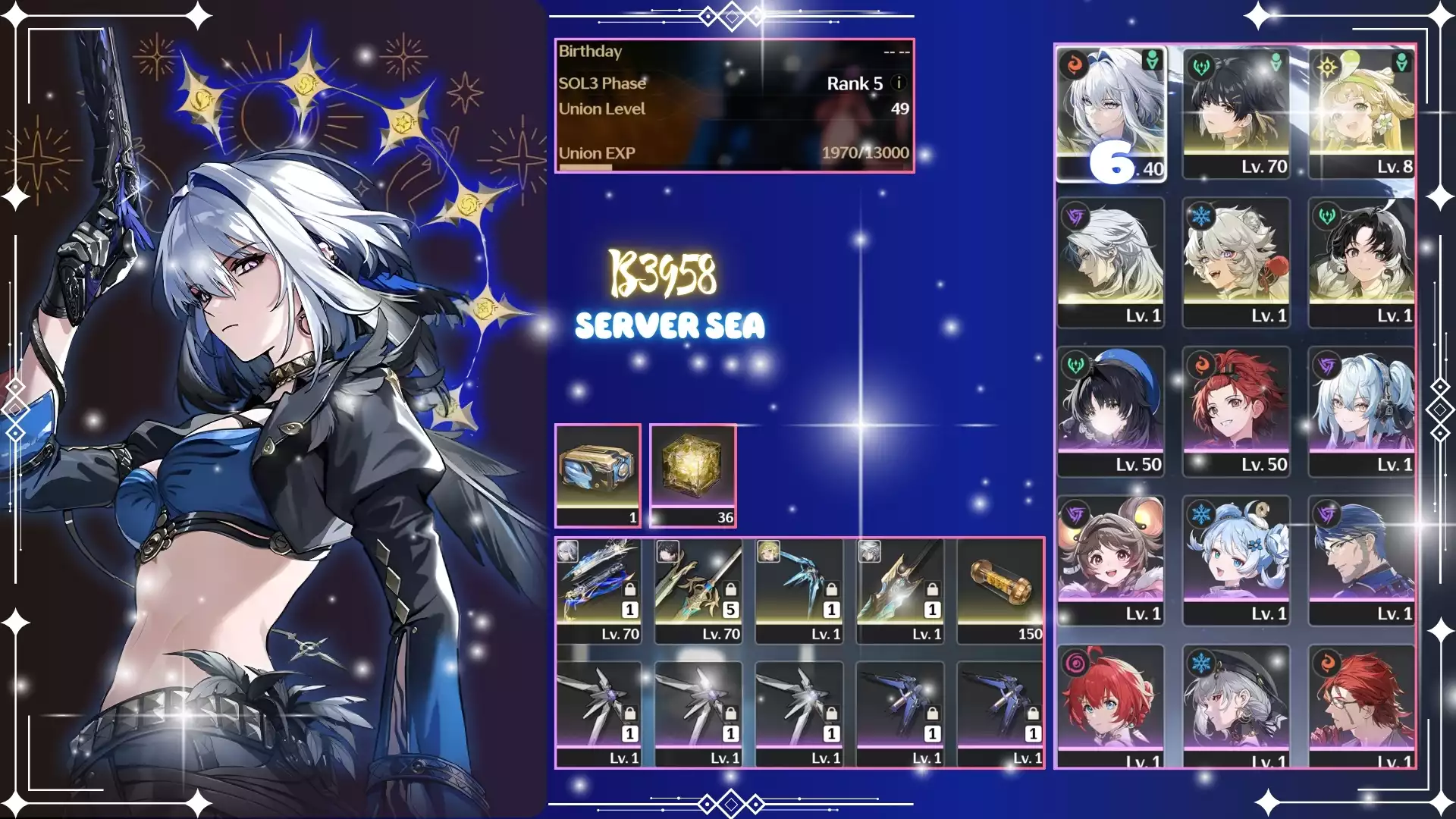This screenshot has height=819, width=1456.
Task: Click the golden tube item showing 150
Action: click(x=1001, y=590)
